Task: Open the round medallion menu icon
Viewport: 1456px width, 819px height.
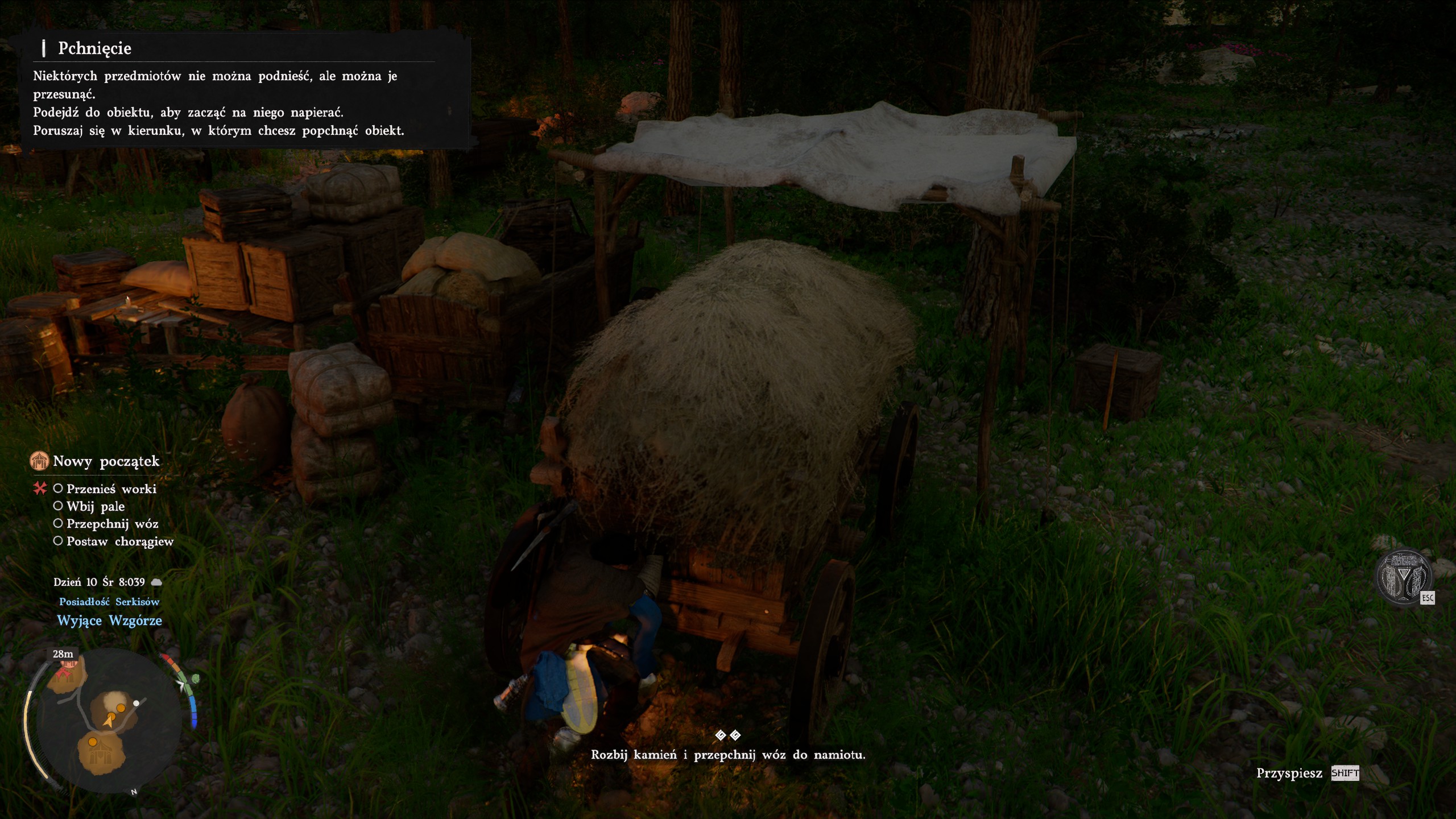Action: pyautogui.click(x=1403, y=577)
